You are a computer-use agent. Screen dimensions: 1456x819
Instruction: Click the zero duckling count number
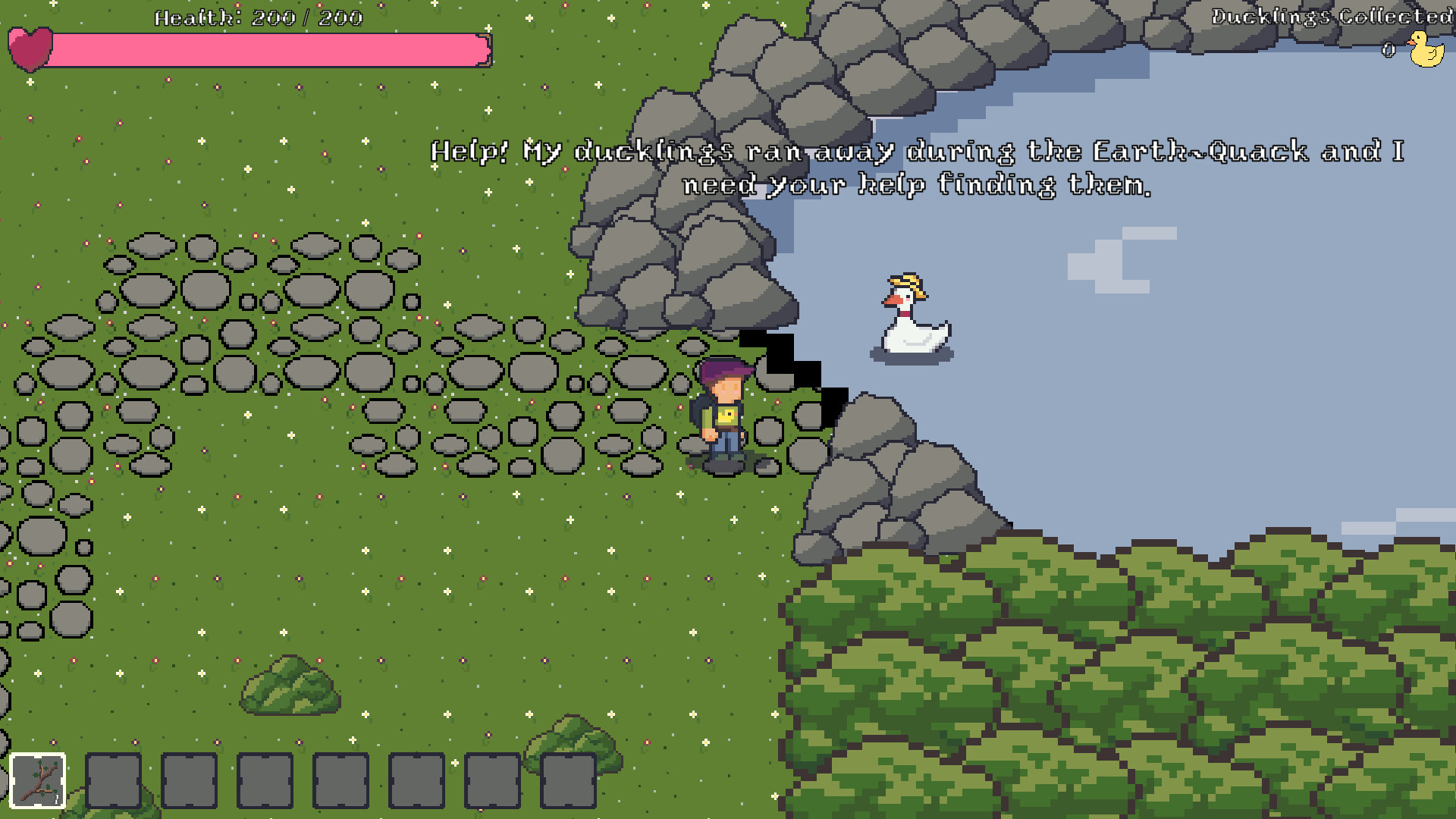pos(1389,49)
